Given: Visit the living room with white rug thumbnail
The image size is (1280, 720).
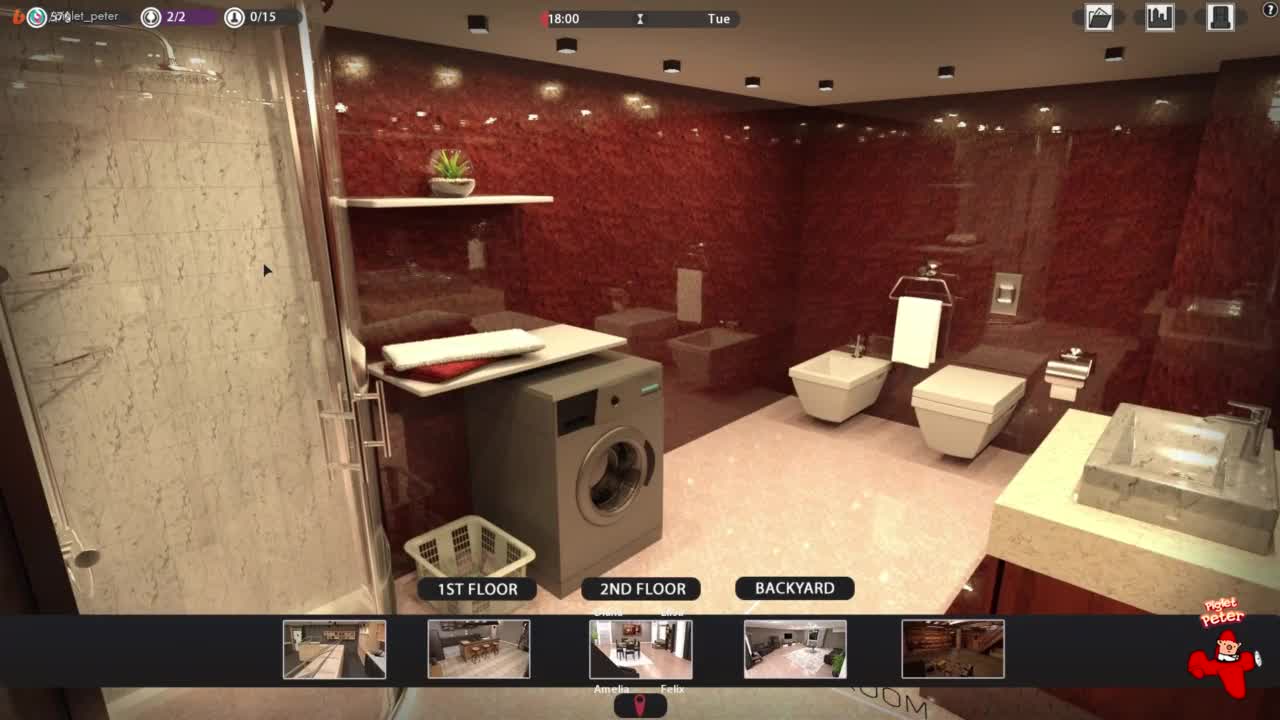Looking at the screenshot, I should [795, 649].
